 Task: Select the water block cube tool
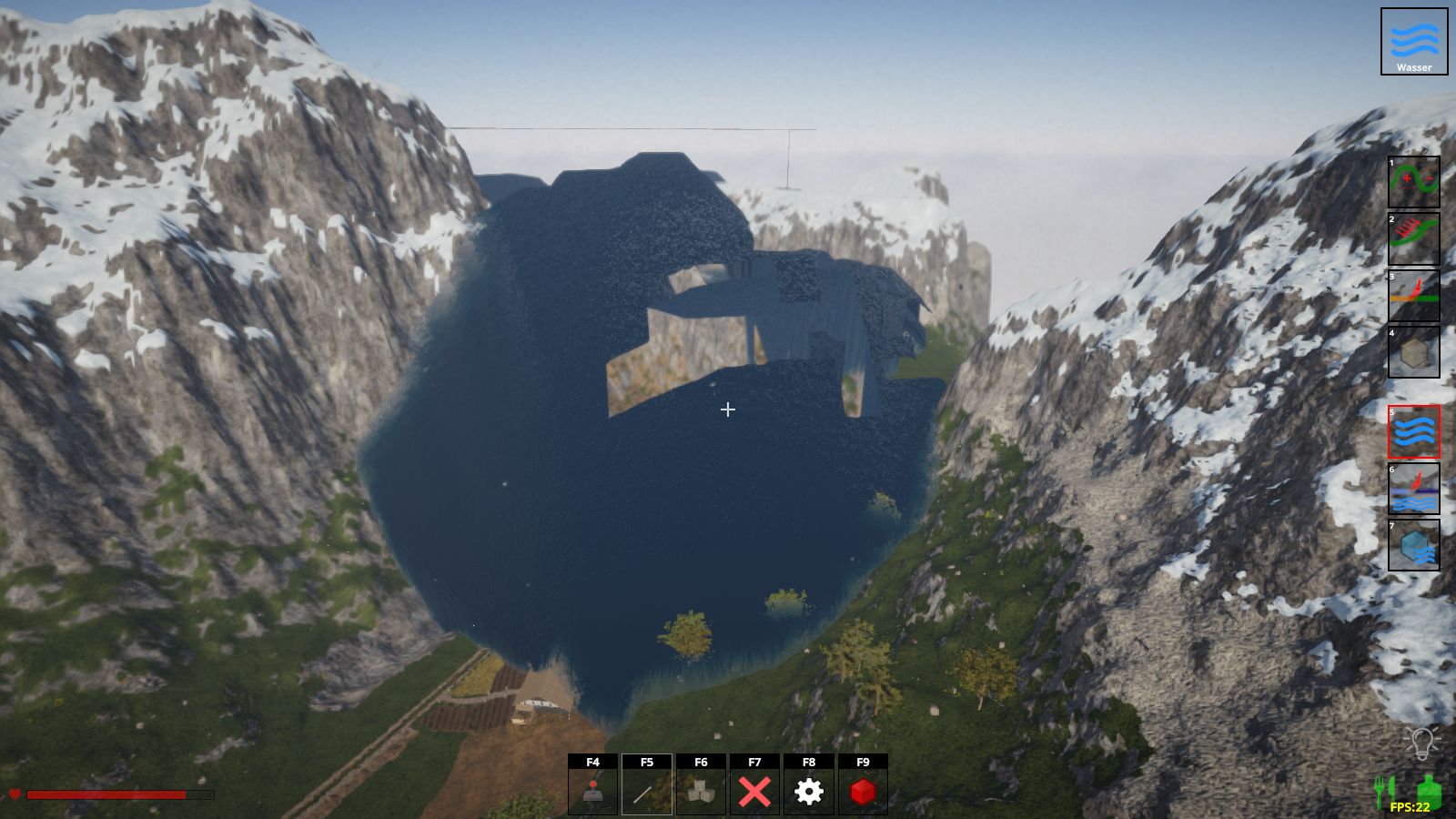(1413, 545)
